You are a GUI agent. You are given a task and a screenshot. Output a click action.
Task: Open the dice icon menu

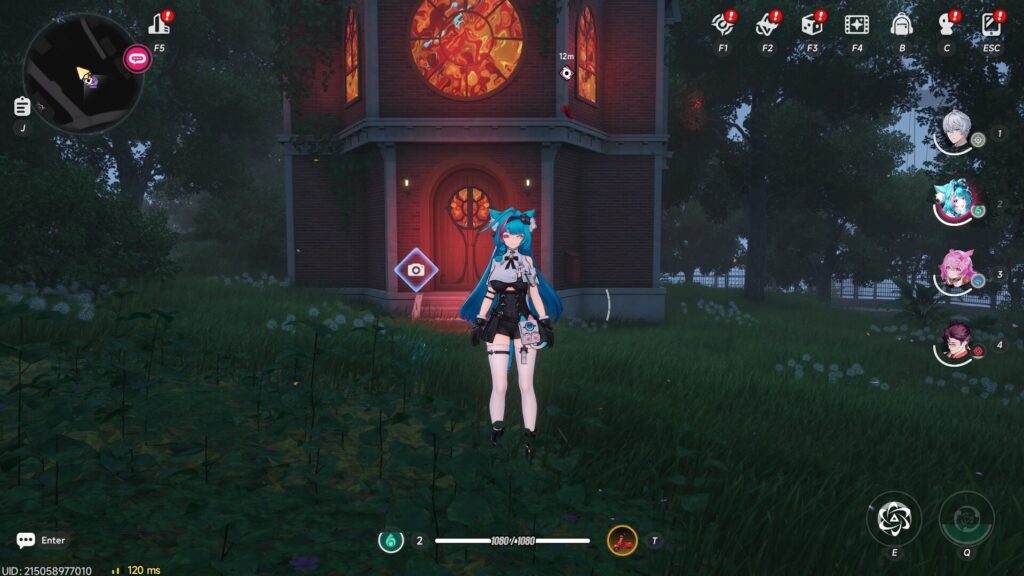pyautogui.click(x=811, y=23)
